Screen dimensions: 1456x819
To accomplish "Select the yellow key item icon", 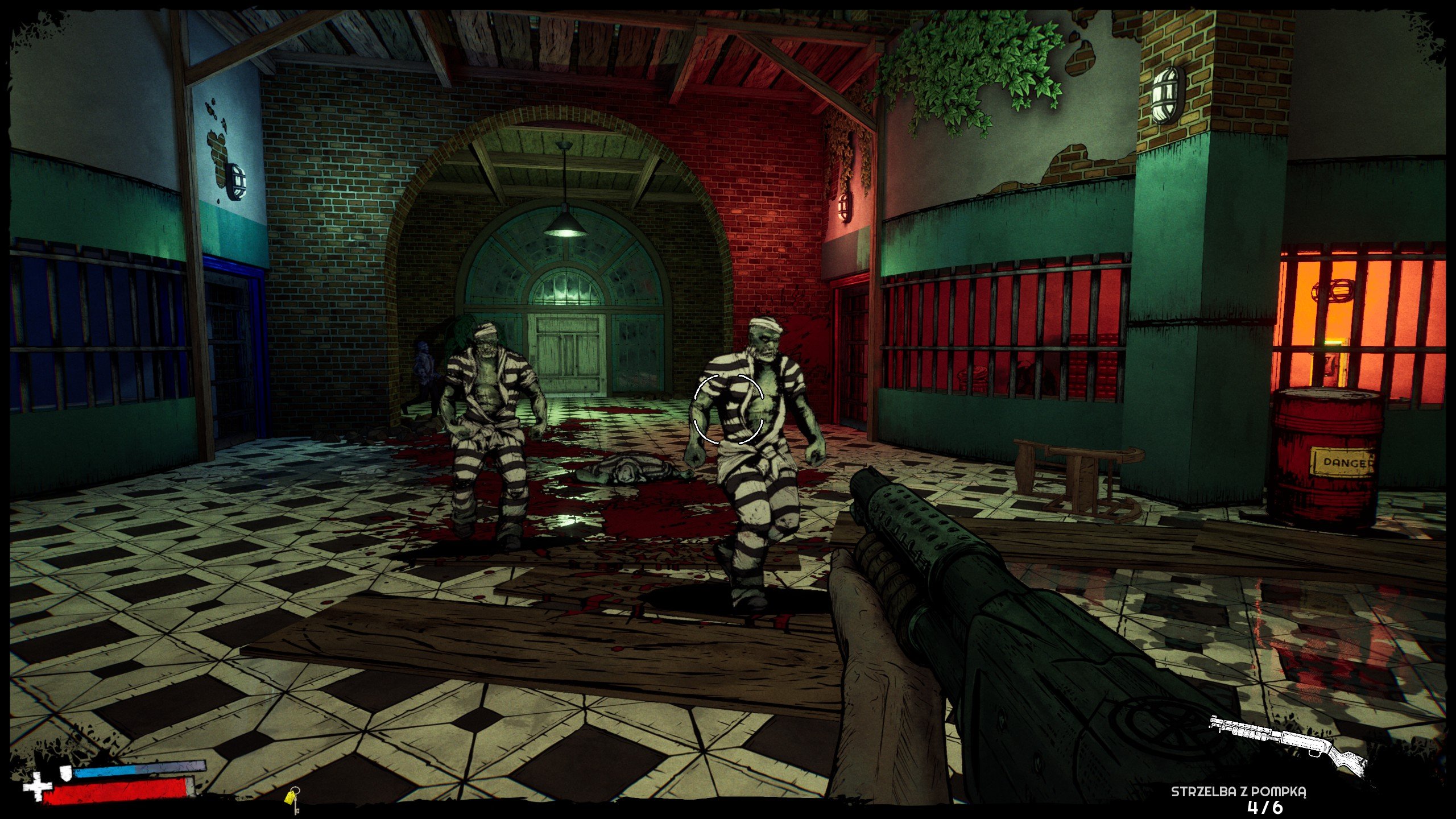I will coord(293,799).
